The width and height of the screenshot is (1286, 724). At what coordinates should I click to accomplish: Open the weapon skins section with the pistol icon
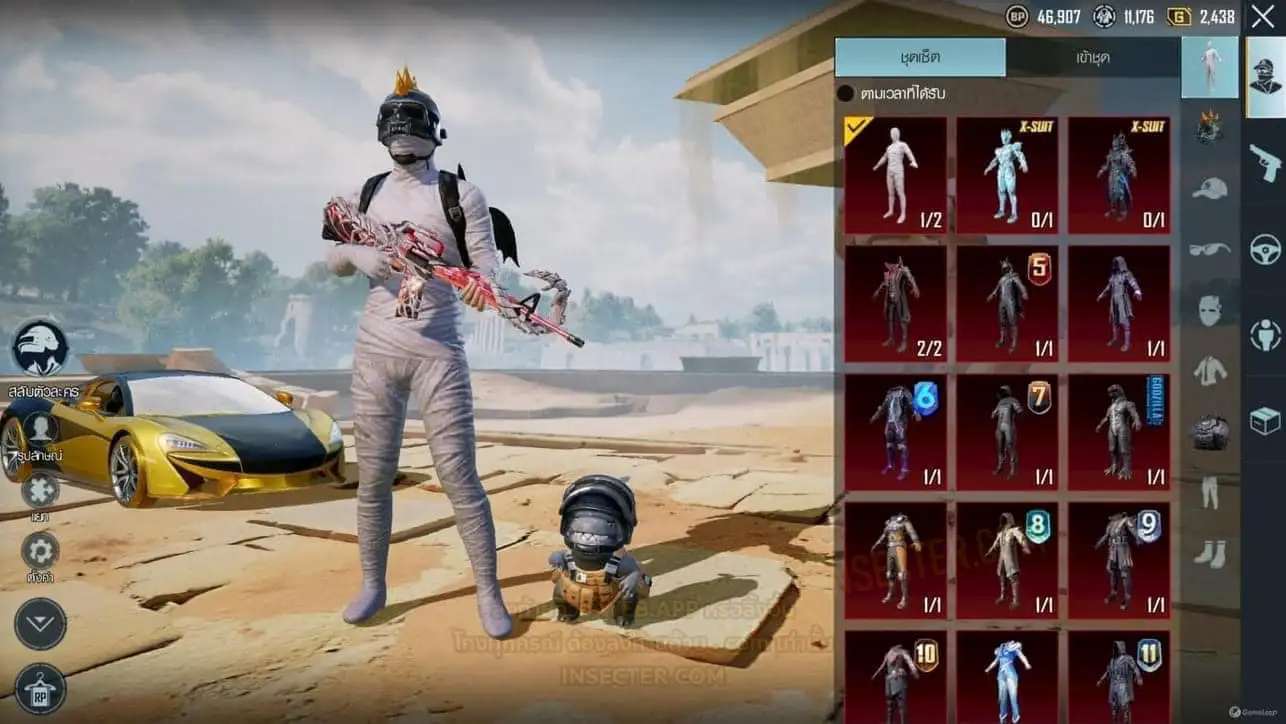[1265, 161]
